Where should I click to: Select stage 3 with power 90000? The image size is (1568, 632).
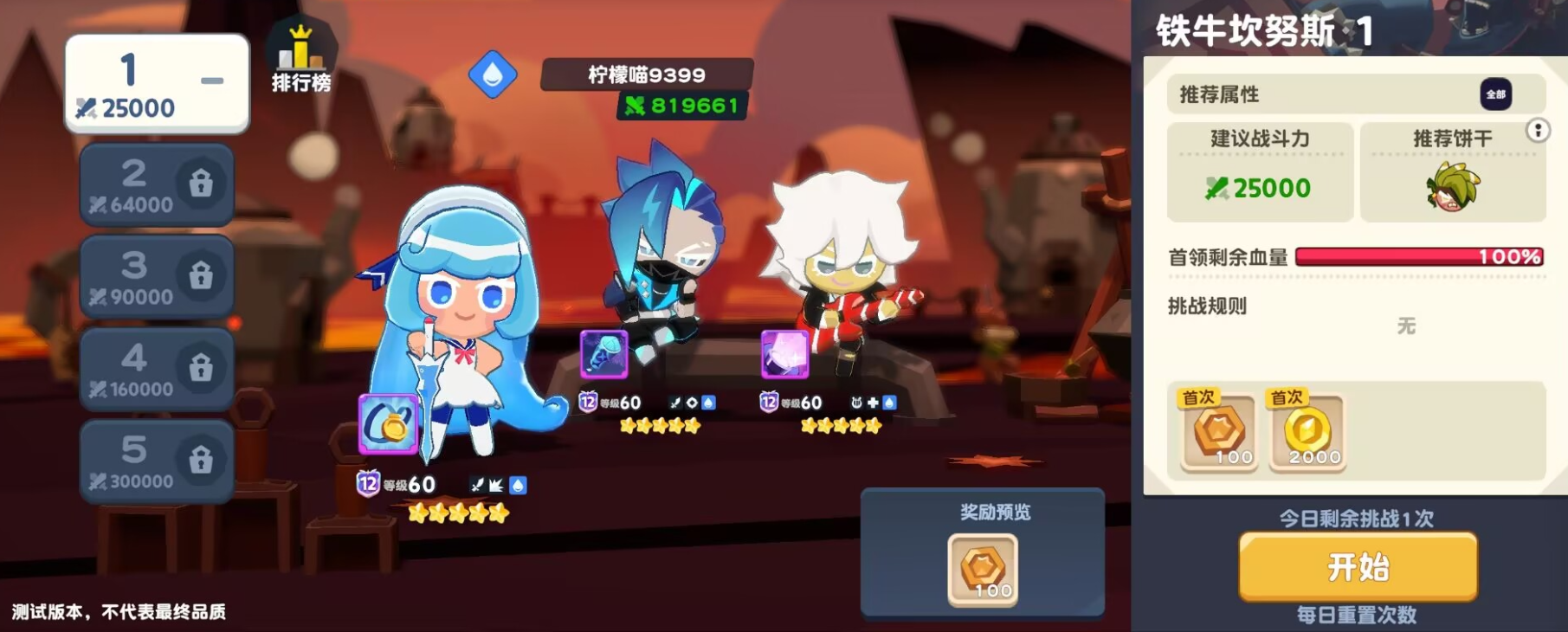click(139, 275)
